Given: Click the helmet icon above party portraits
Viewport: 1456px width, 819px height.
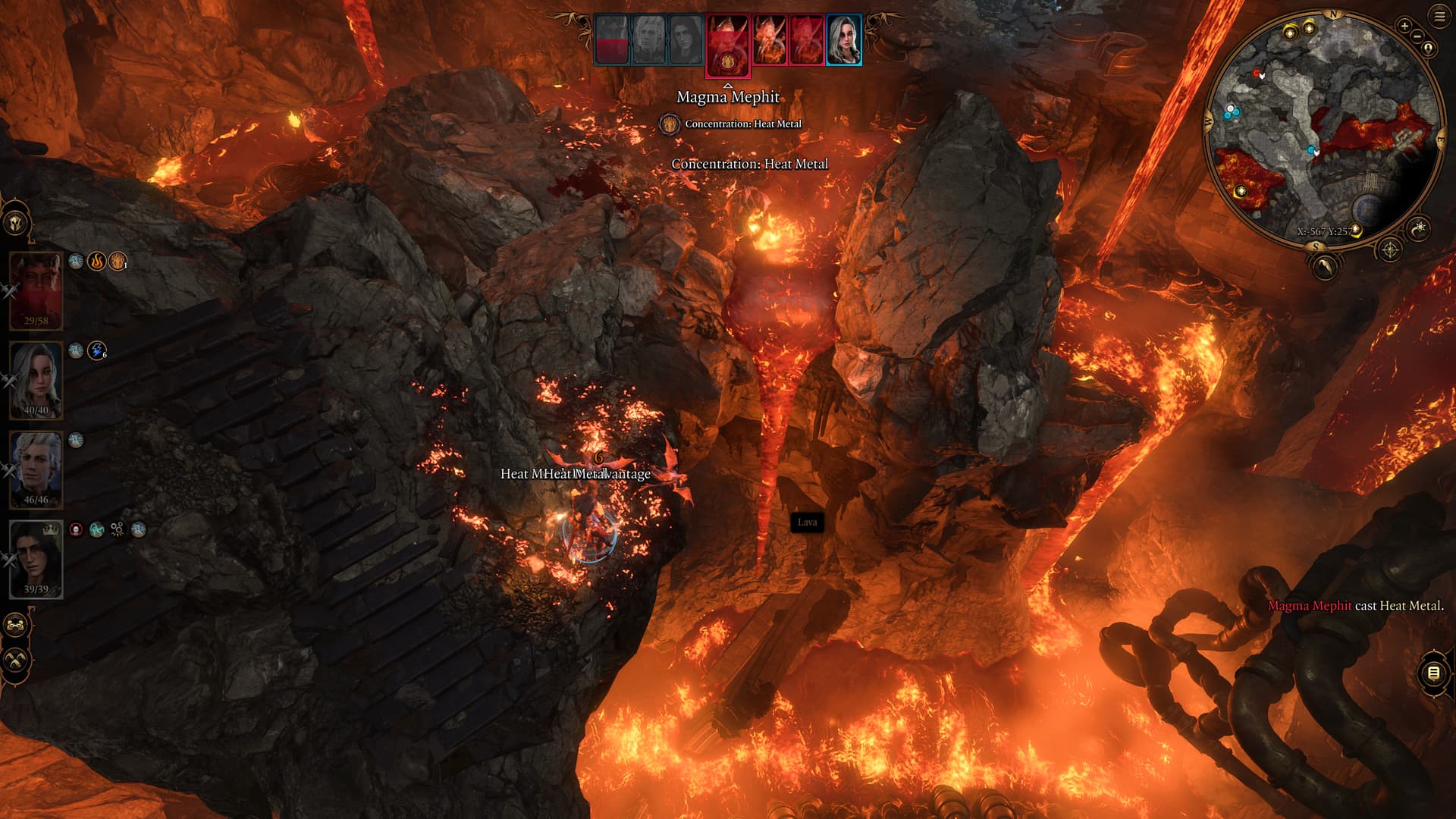Looking at the screenshot, I should pos(16,224).
